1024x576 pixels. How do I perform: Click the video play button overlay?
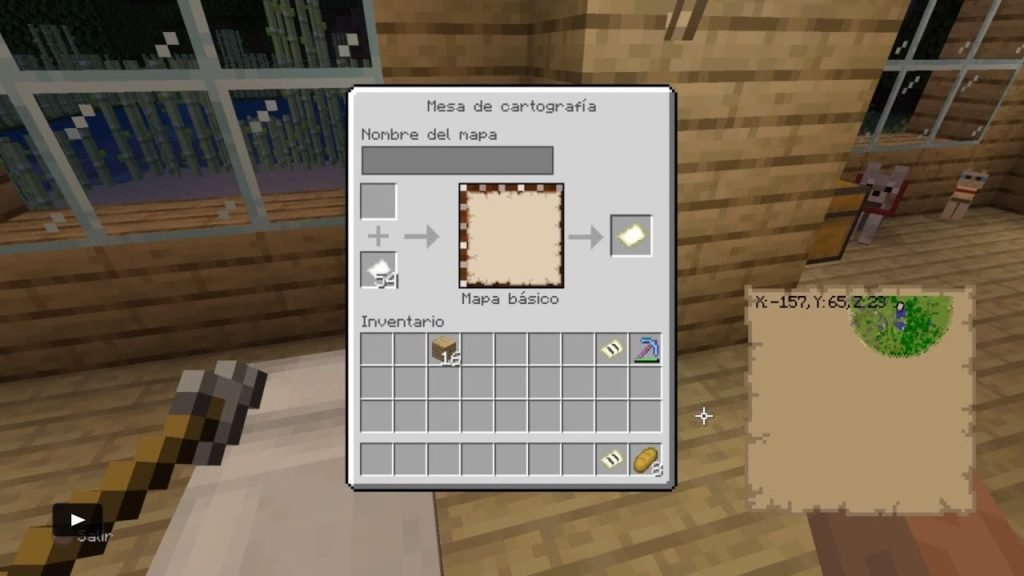point(77,519)
